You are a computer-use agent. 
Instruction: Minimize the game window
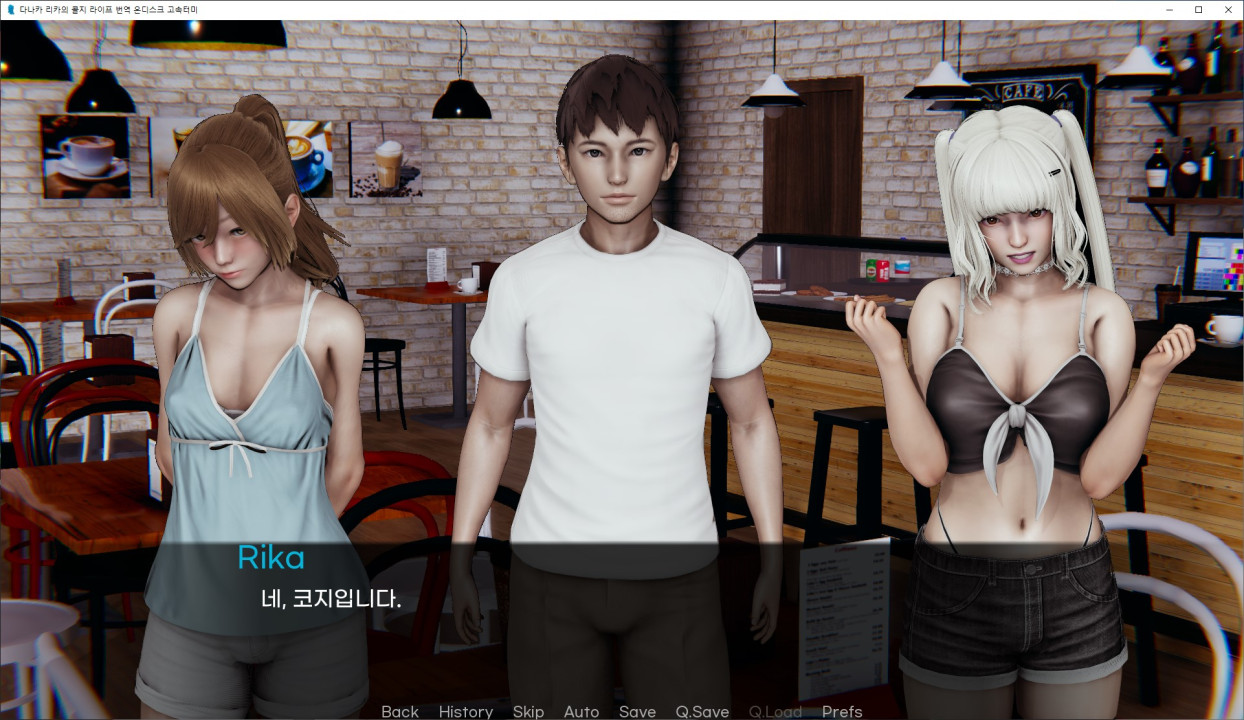pos(1170,9)
